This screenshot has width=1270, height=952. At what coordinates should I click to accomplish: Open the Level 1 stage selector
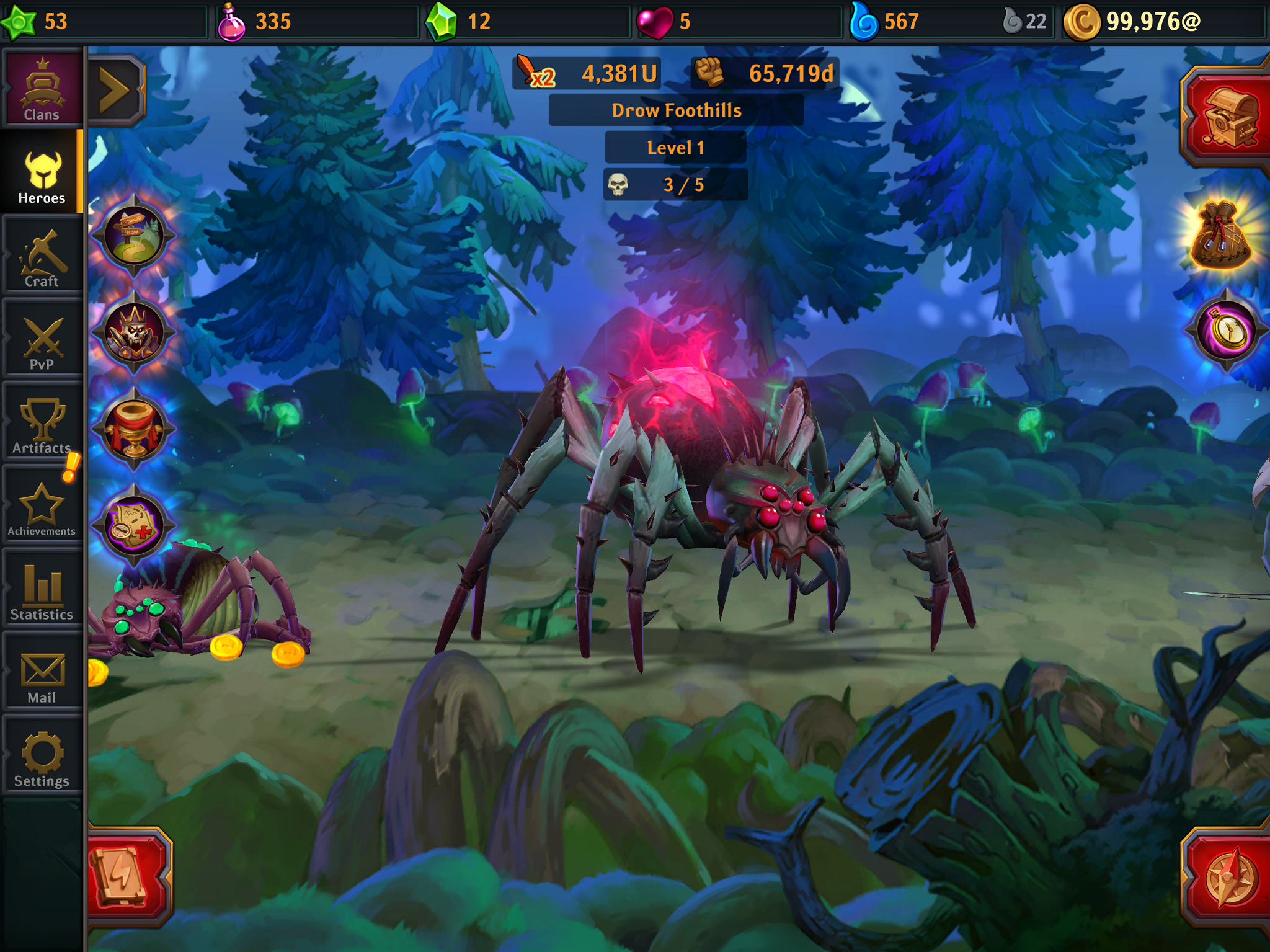[x=675, y=148]
